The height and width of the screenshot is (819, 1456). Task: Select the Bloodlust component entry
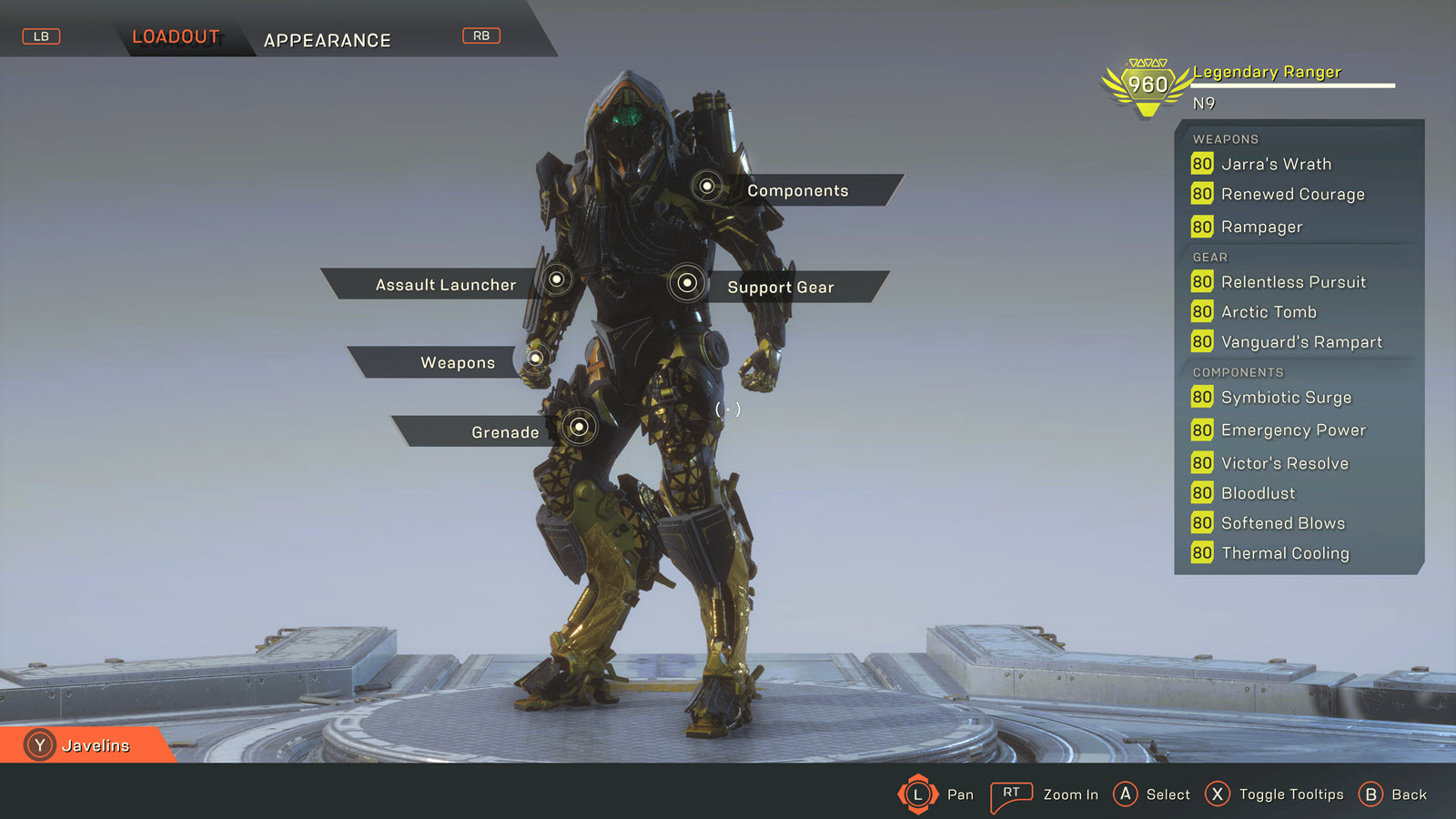[x=1258, y=493]
